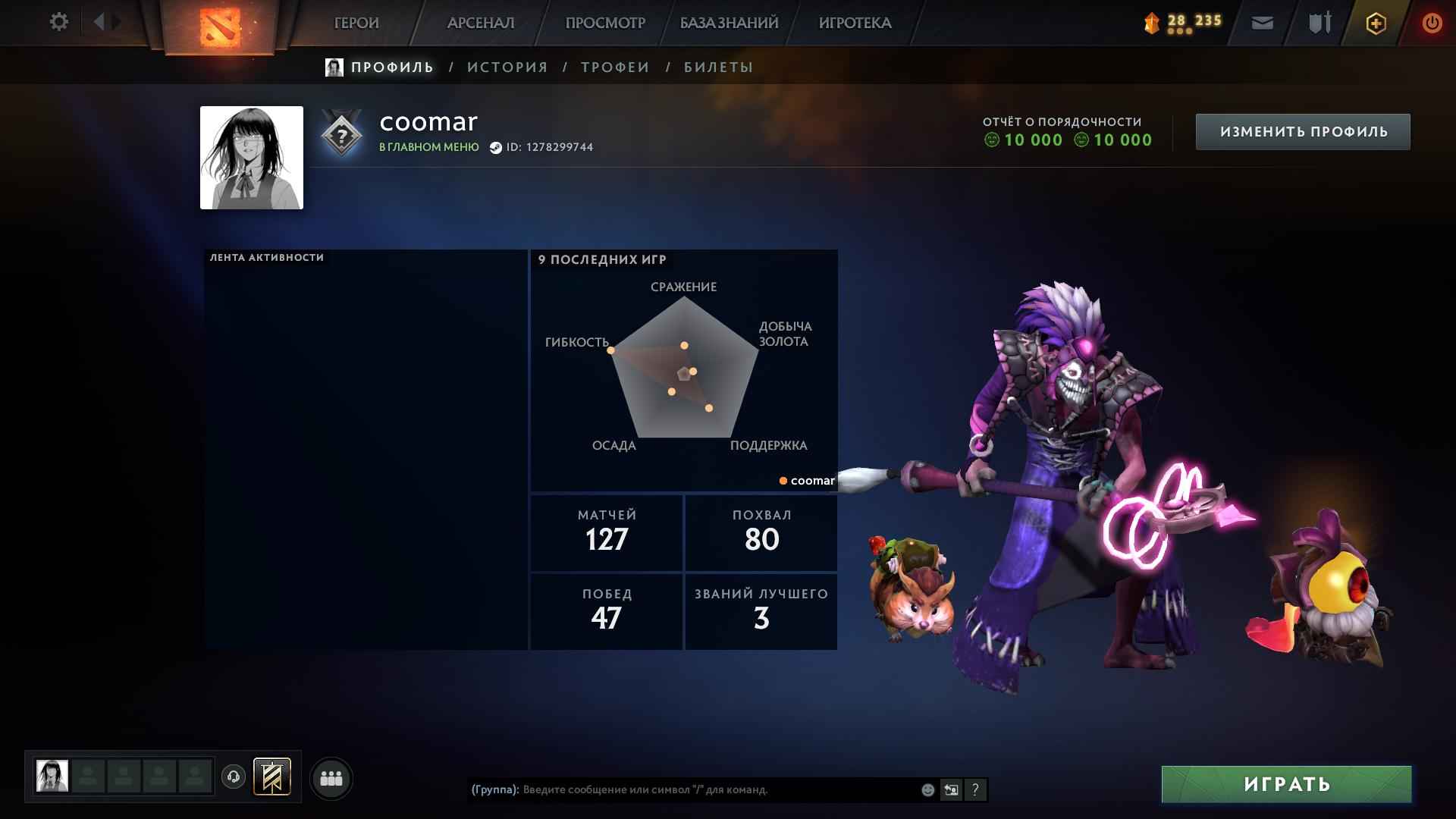Toggle voice chat with the headphone icon
1456x819 pixels.
(x=233, y=777)
